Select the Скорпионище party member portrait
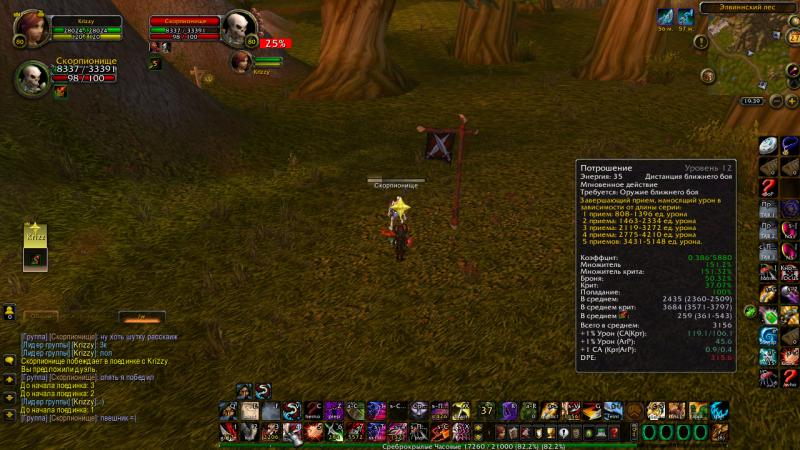This screenshot has width=800, height=450. point(30,79)
